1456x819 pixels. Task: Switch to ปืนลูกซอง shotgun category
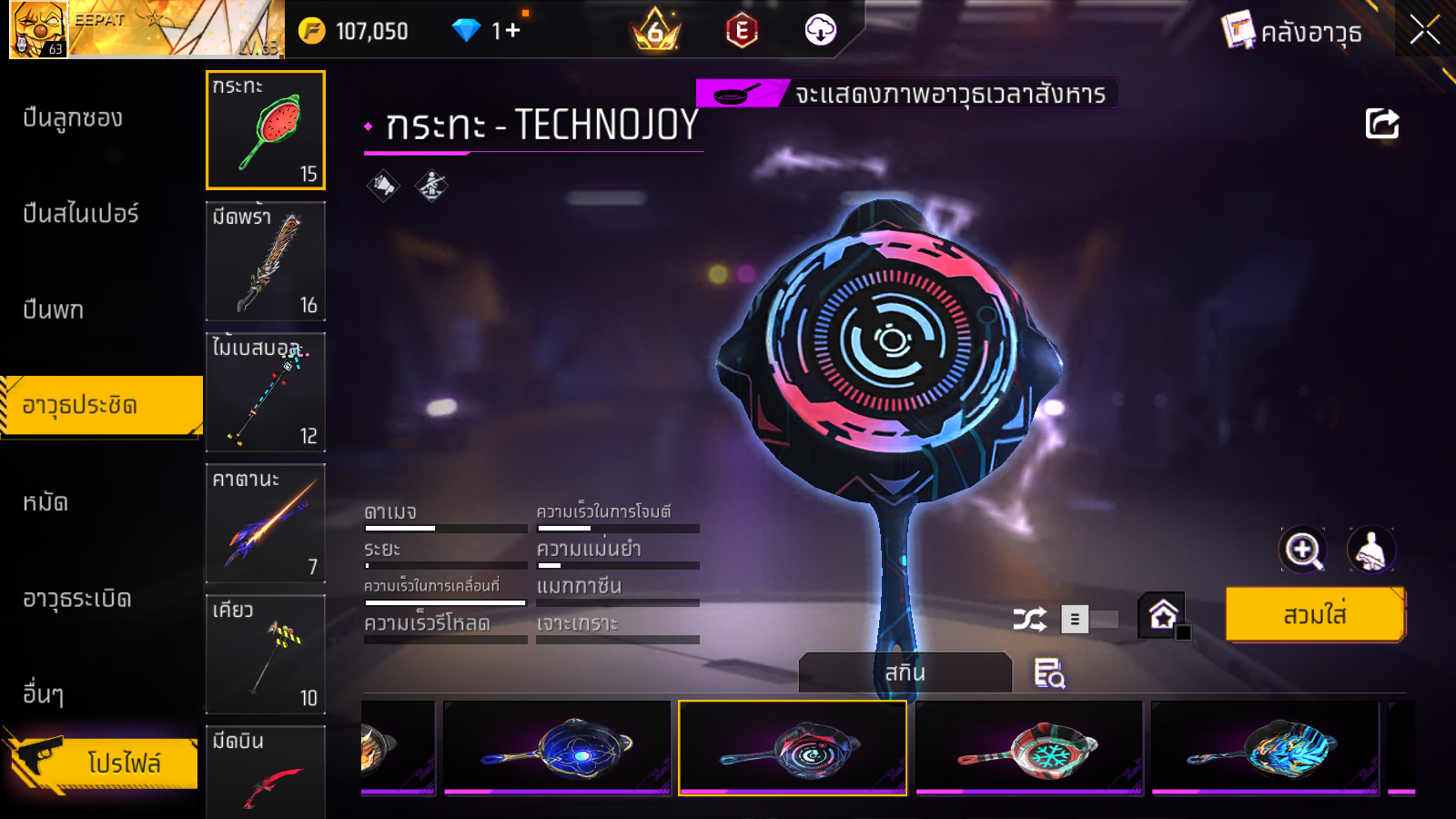(x=73, y=118)
